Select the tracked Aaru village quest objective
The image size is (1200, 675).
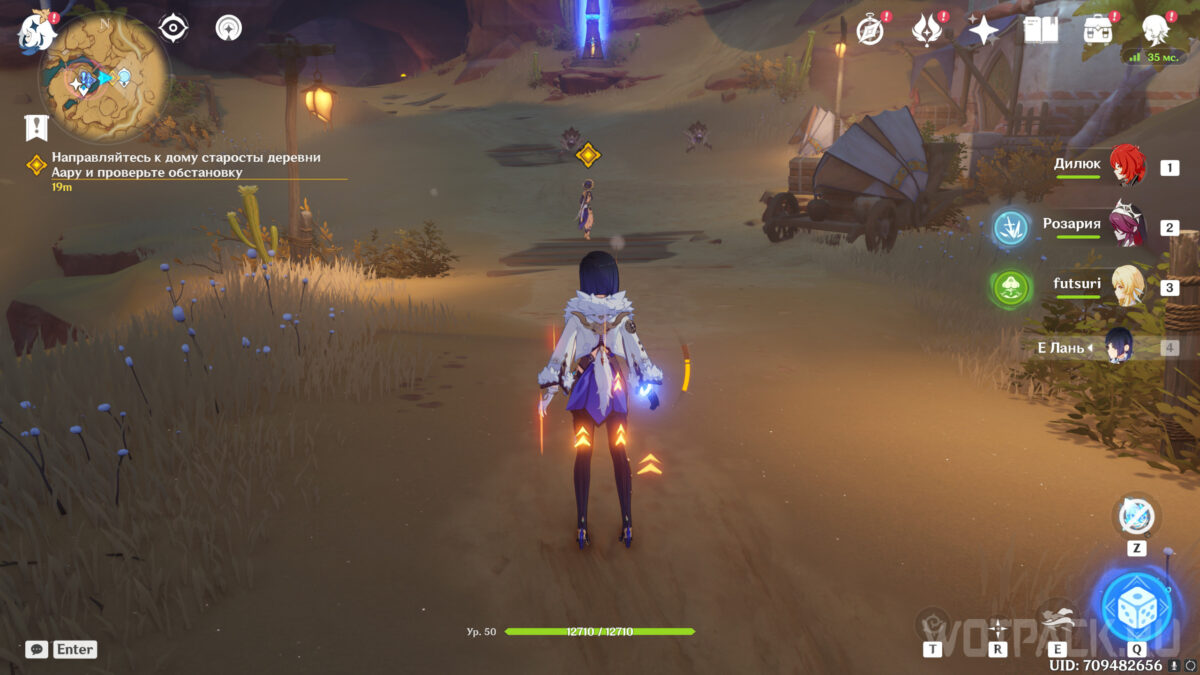click(186, 165)
